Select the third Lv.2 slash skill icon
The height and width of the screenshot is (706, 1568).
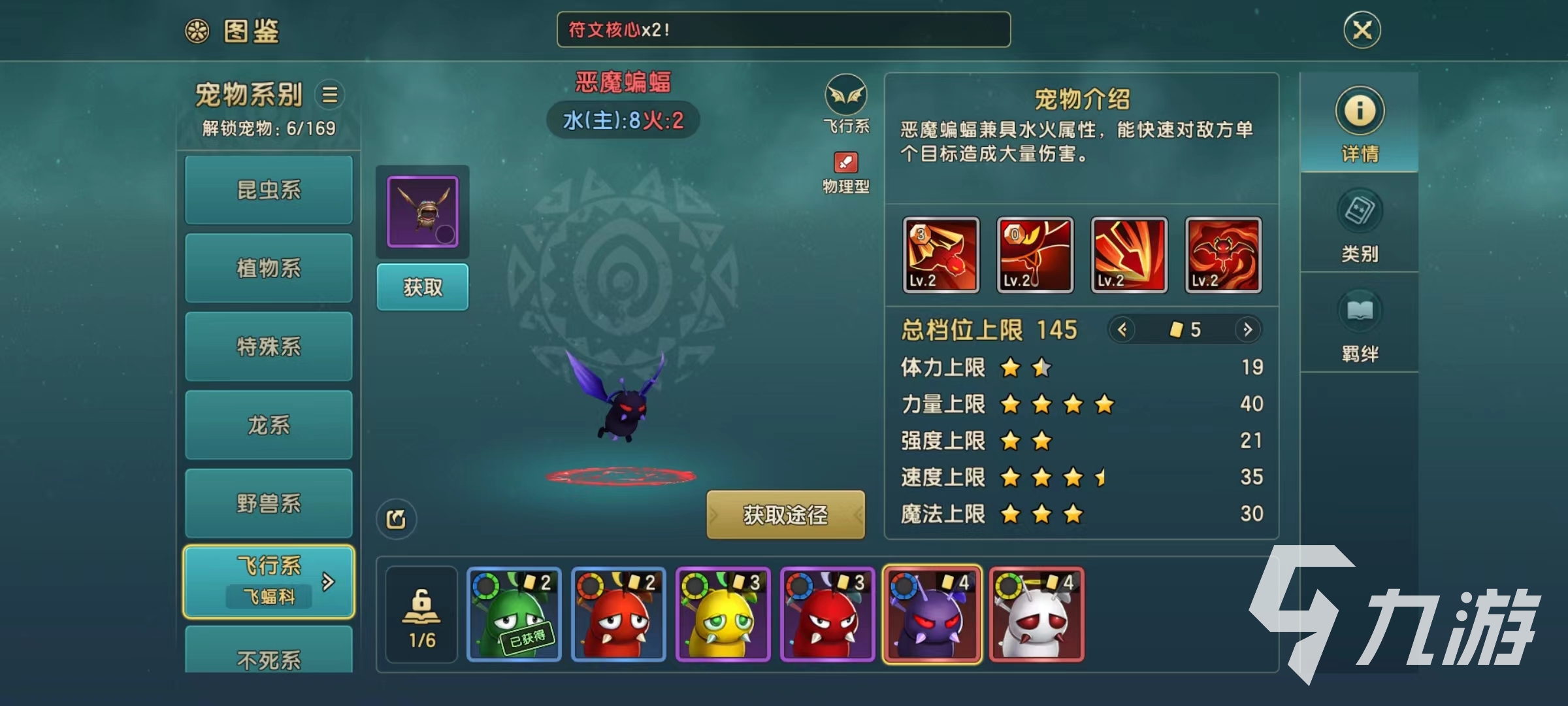pos(1128,255)
